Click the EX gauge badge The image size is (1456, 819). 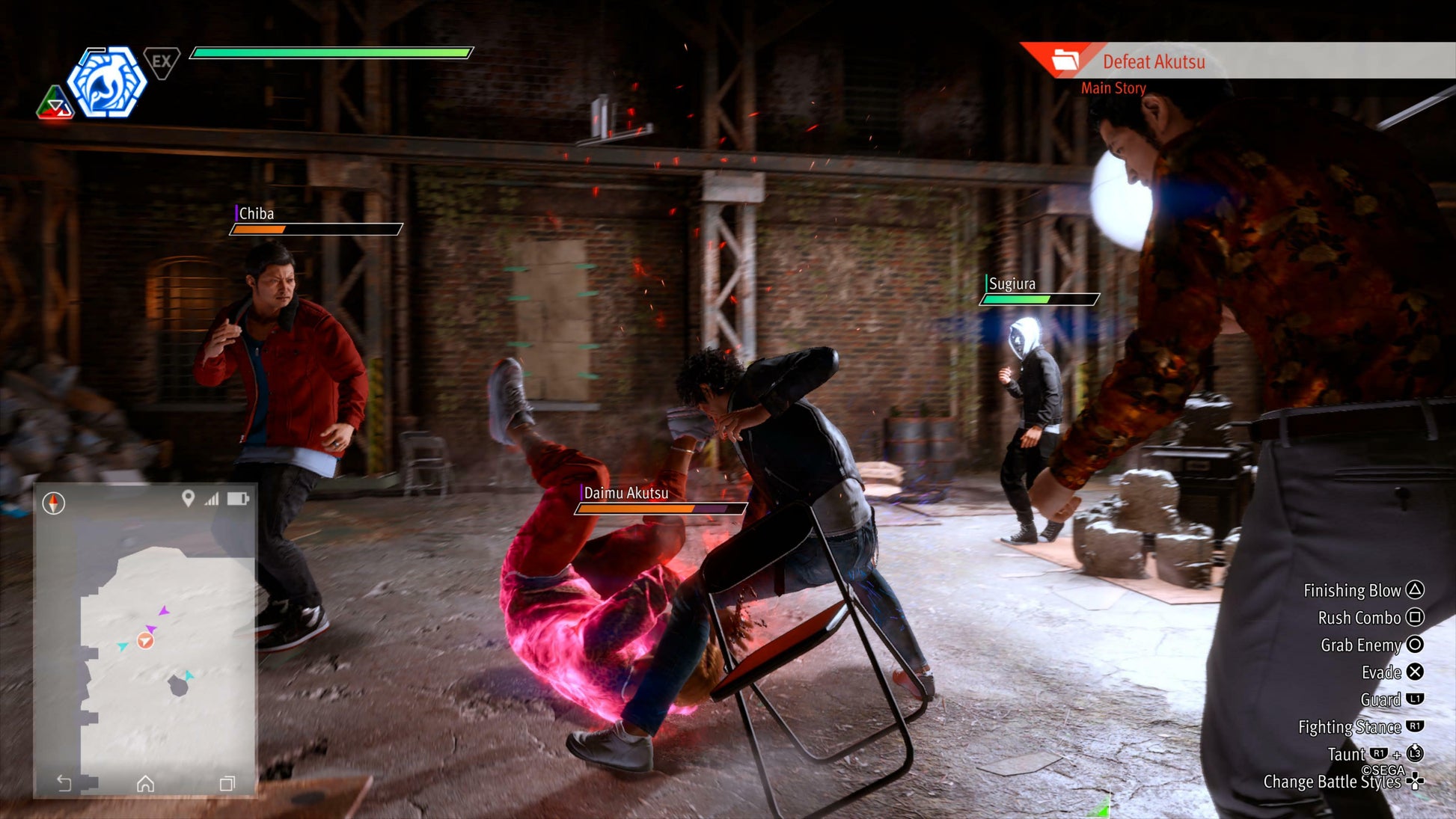tap(161, 62)
